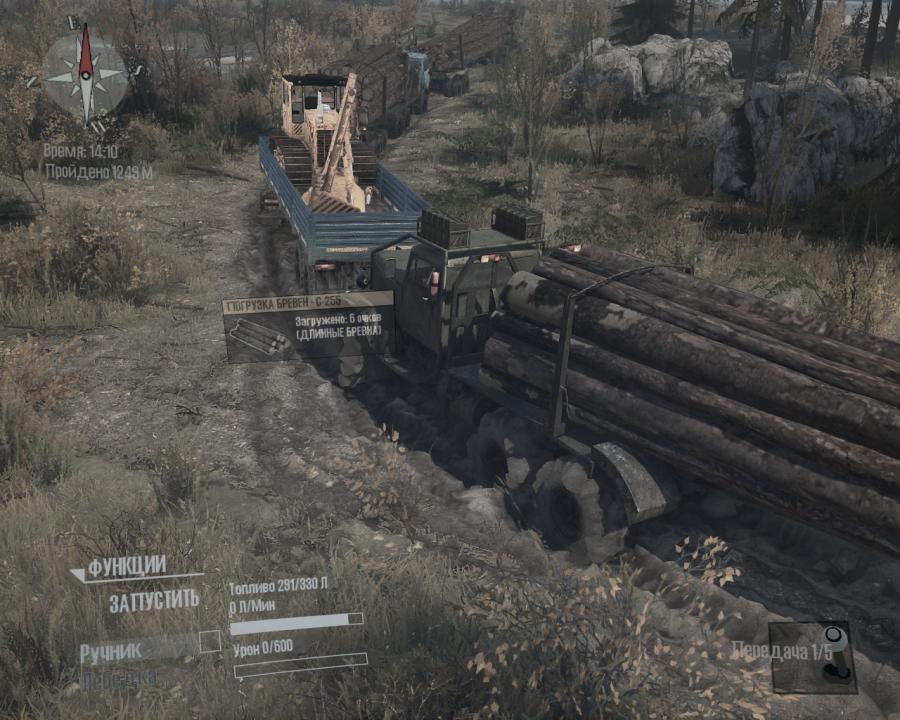The width and height of the screenshot is (900, 720).
Task: Click the compass in the corner
Action: coord(85,73)
